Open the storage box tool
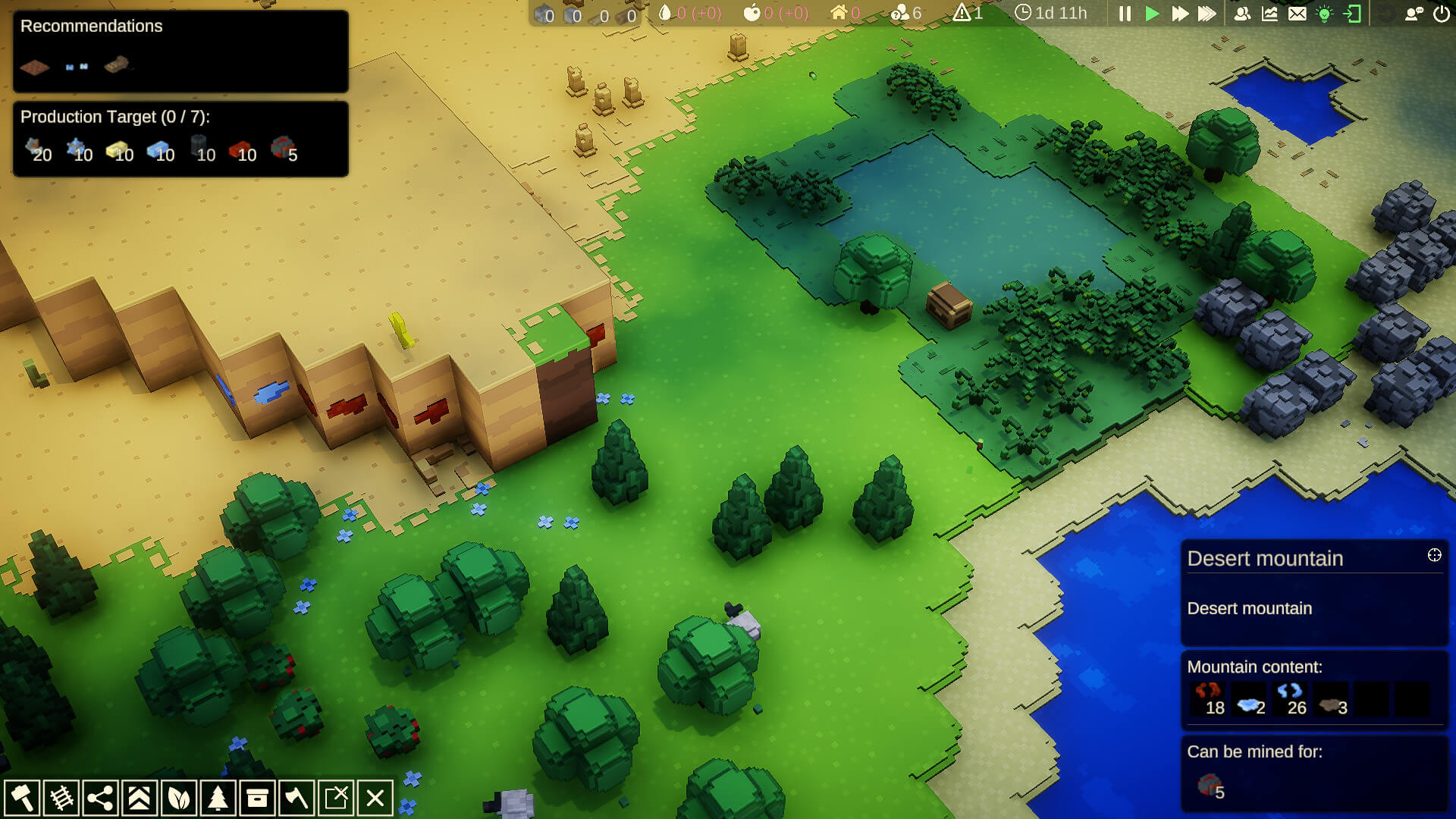 pyautogui.click(x=258, y=798)
